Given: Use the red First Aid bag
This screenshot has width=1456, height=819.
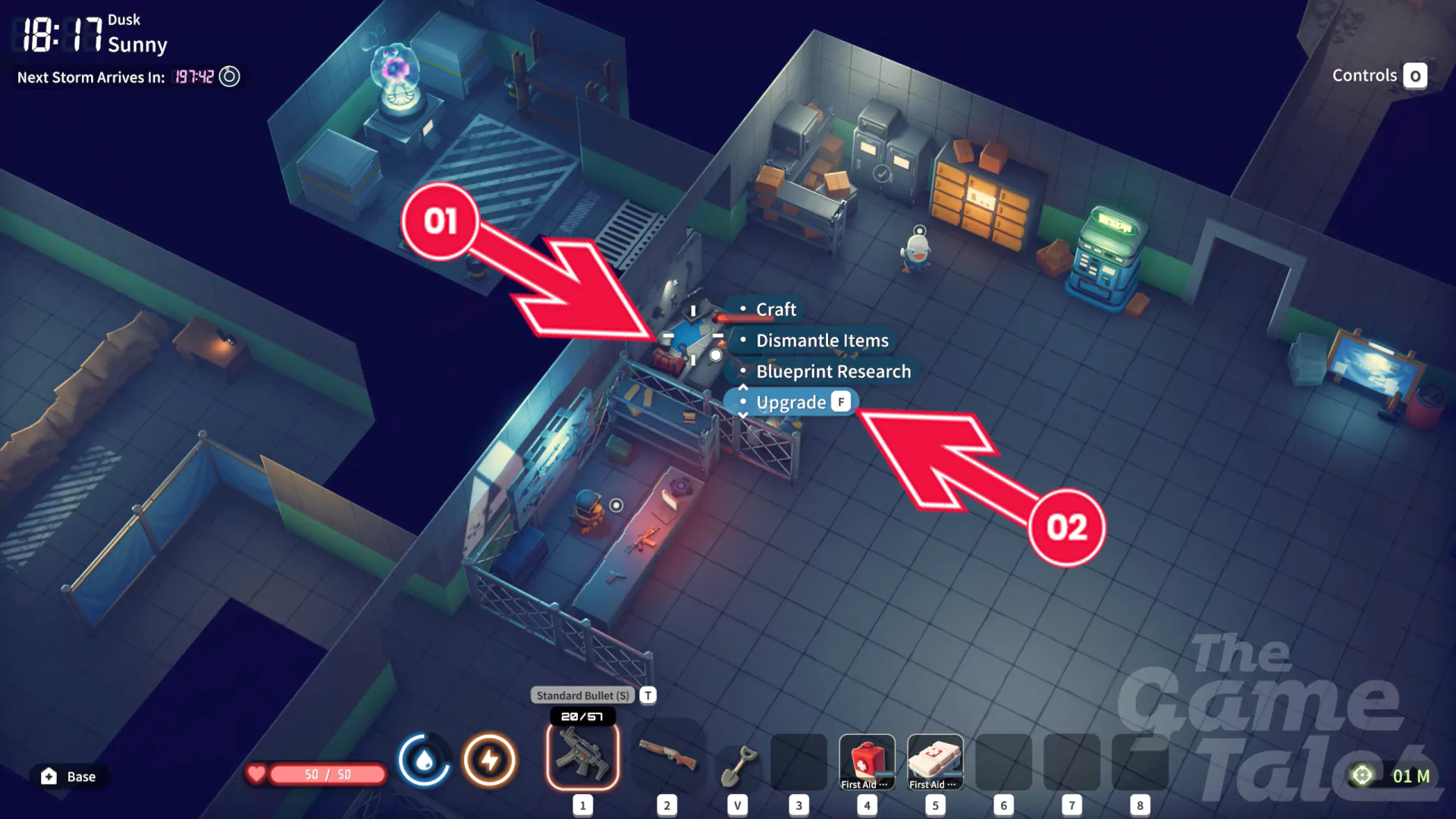Looking at the screenshot, I should click(x=867, y=761).
